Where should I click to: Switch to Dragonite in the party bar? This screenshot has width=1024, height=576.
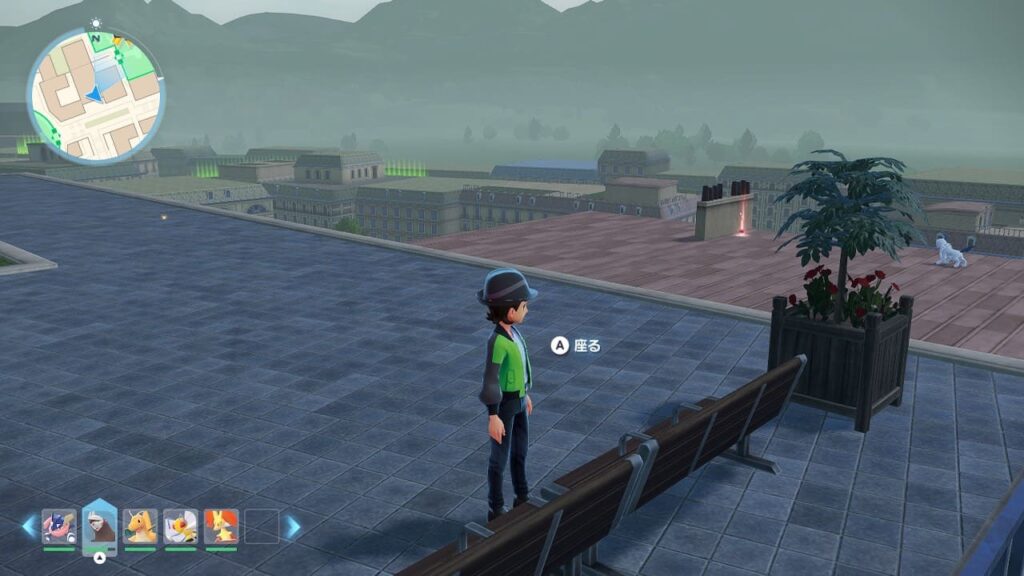(140, 526)
